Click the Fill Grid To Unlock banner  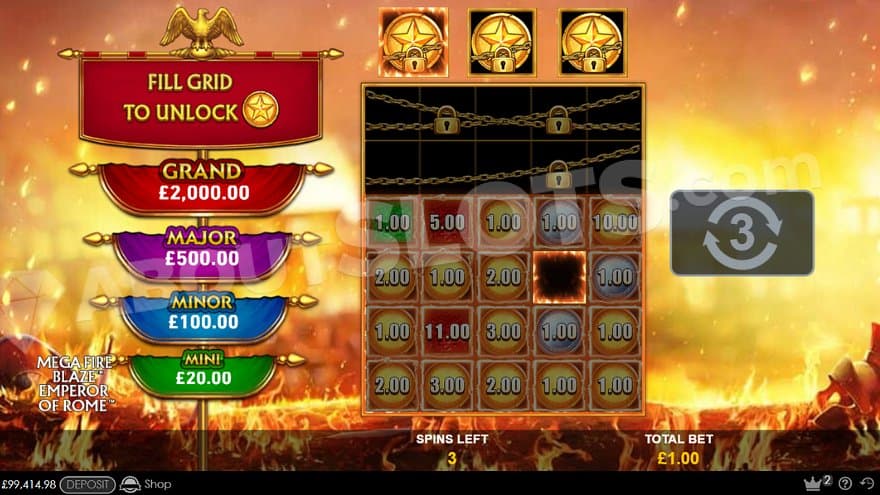click(x=201, y=99)
